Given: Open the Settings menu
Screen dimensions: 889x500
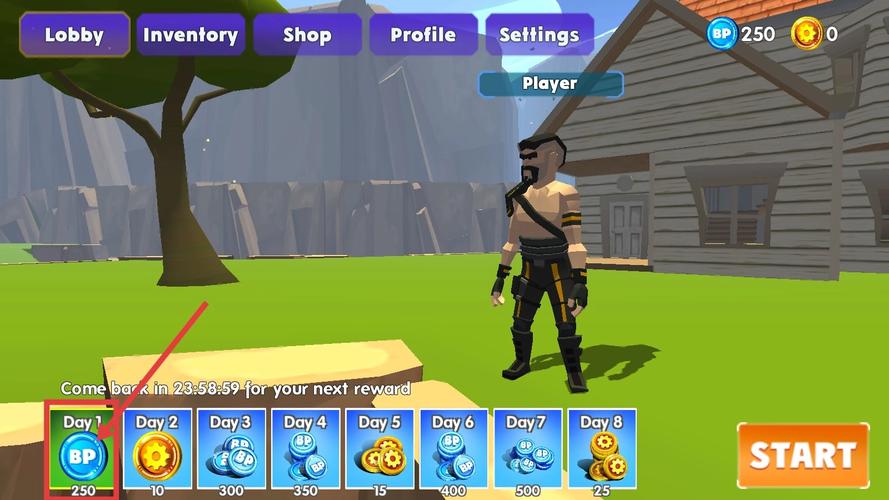Looking at the screenshot, I should pyautogui.click(x=539, y=35).
